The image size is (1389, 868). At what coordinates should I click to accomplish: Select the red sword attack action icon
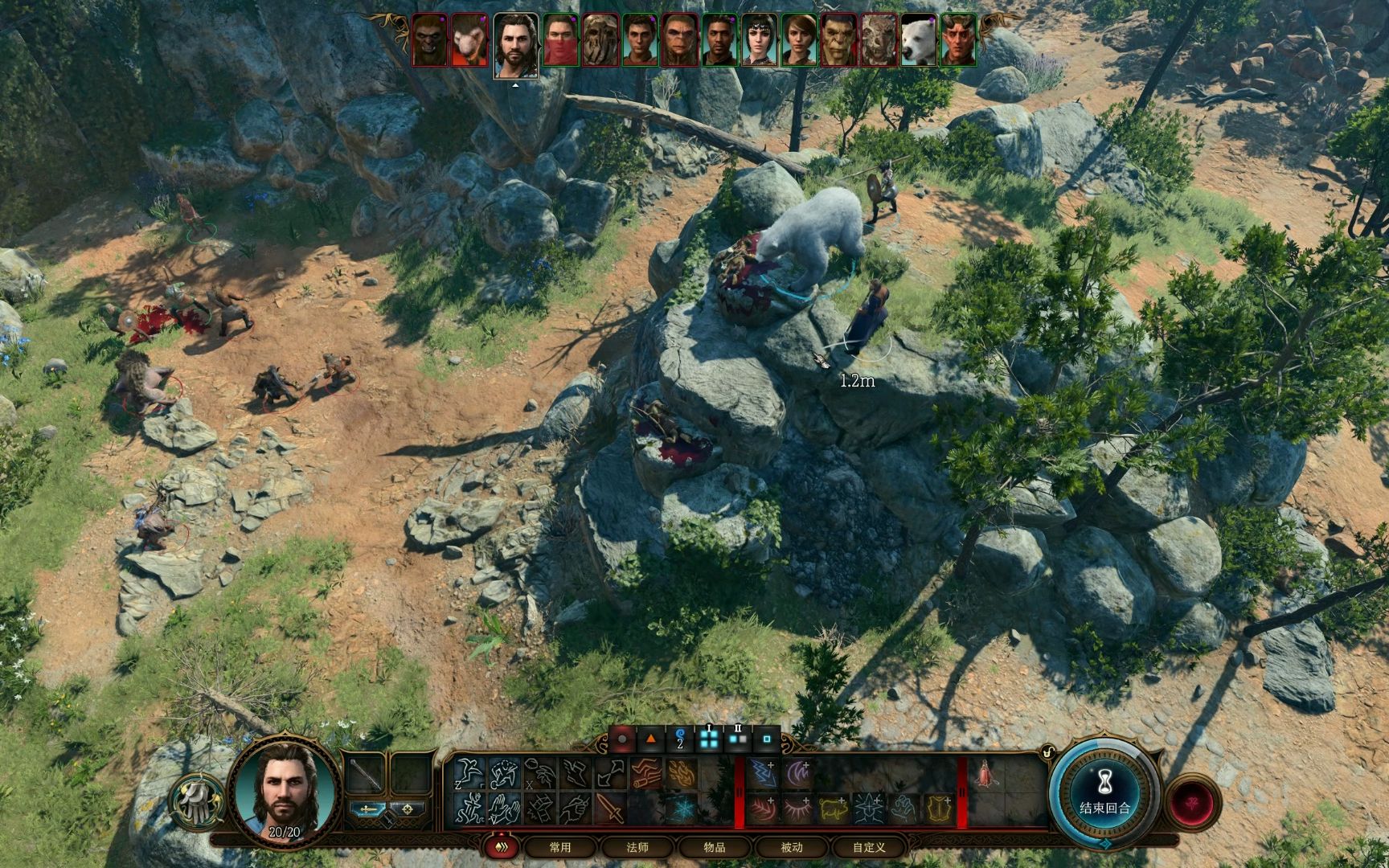point(608,809)
